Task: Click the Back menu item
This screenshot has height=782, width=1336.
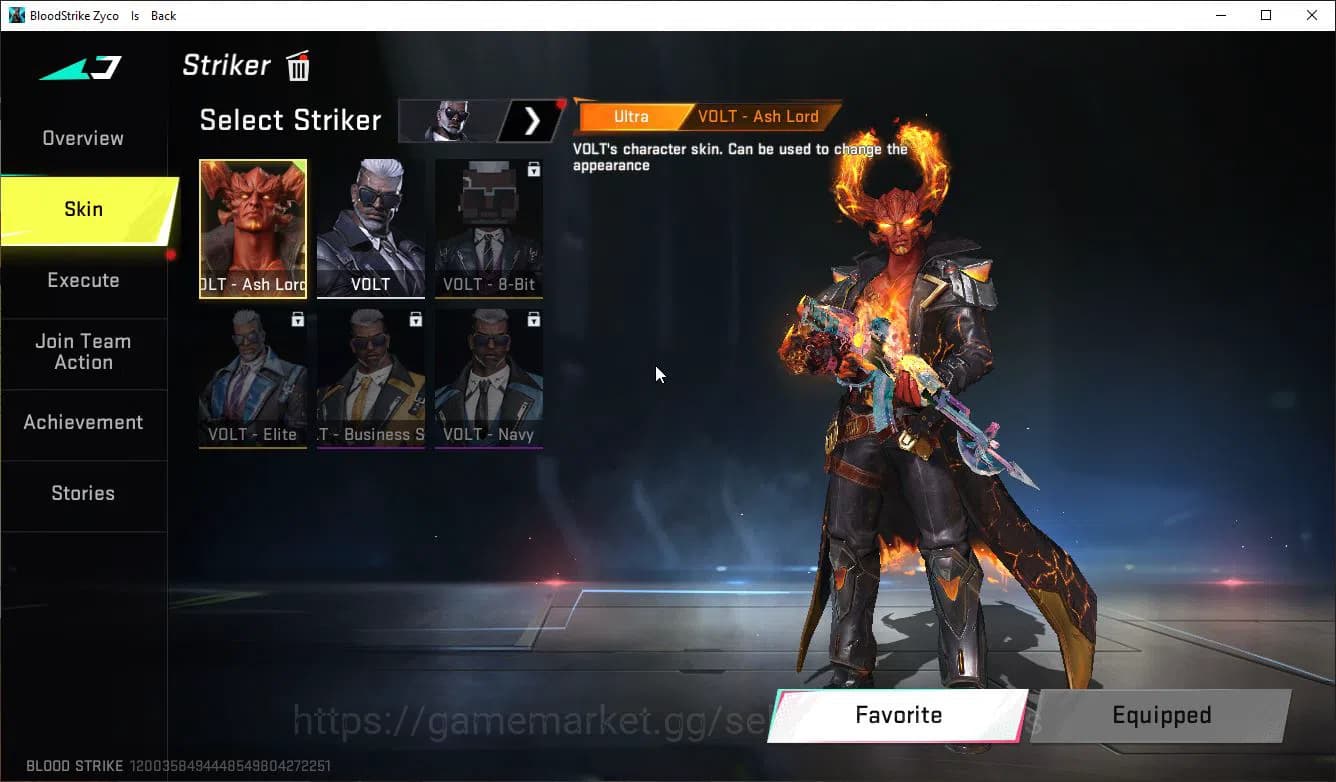Action: click(162, 15)
